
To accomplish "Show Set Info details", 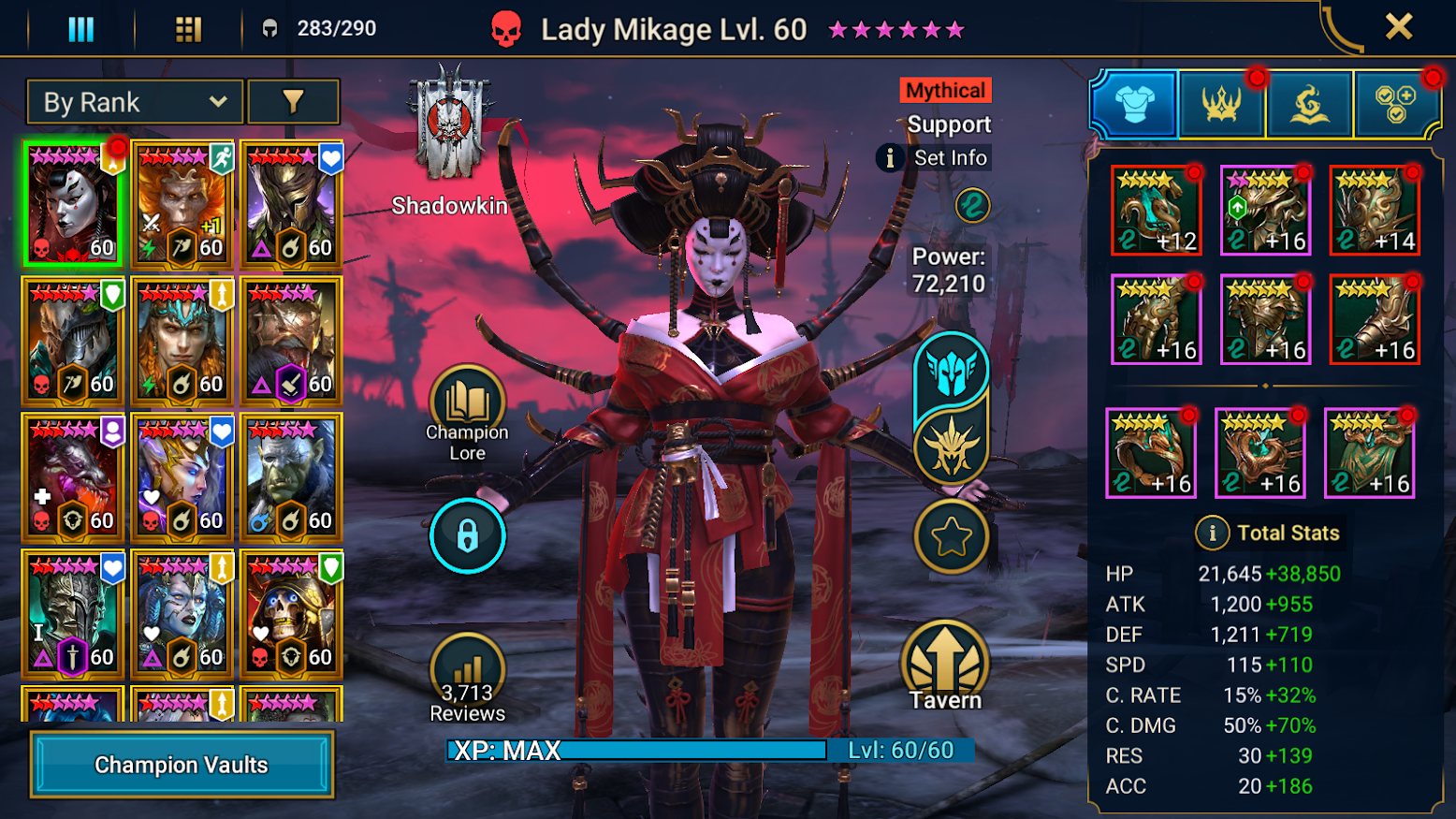I will point(934,158).
